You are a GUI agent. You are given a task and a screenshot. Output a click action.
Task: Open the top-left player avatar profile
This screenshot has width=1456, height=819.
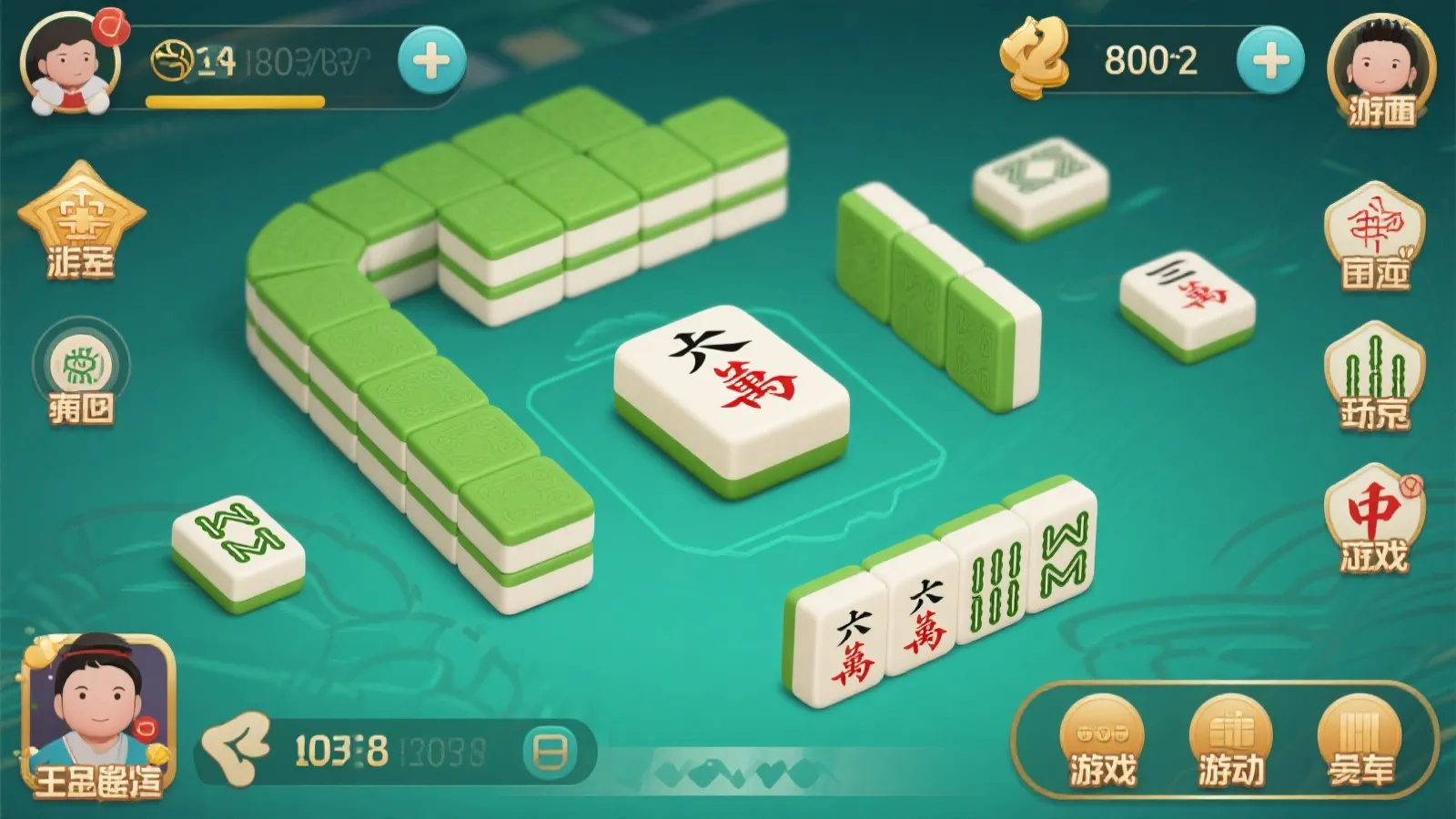coord(68,64)
